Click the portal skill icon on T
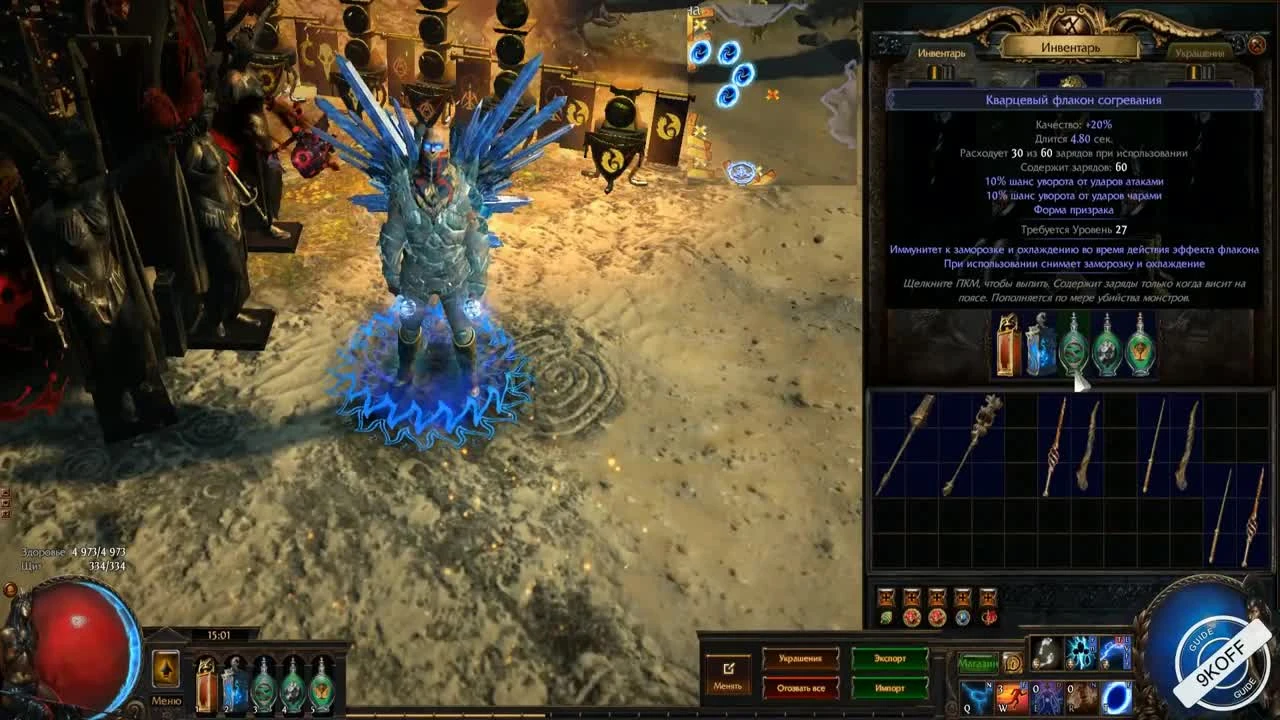 click(1116, 696)
